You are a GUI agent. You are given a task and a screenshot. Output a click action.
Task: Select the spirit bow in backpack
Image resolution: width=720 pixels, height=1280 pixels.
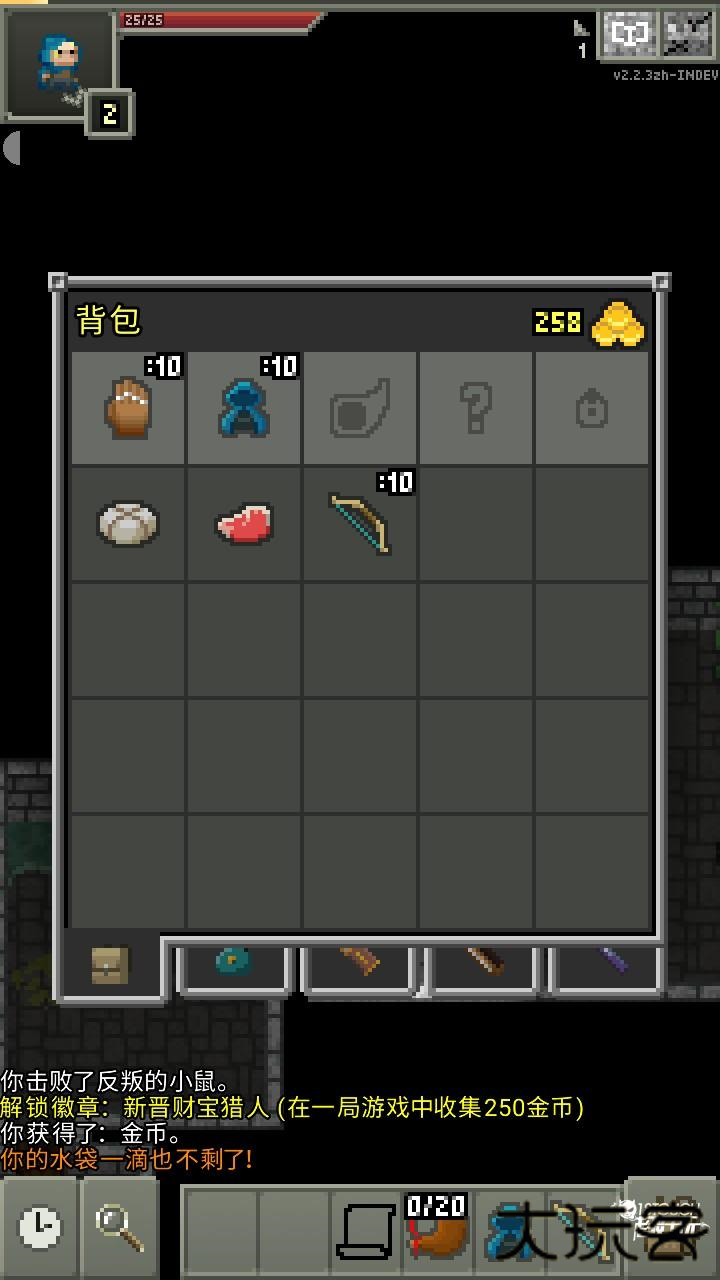(x=360, y=523)
